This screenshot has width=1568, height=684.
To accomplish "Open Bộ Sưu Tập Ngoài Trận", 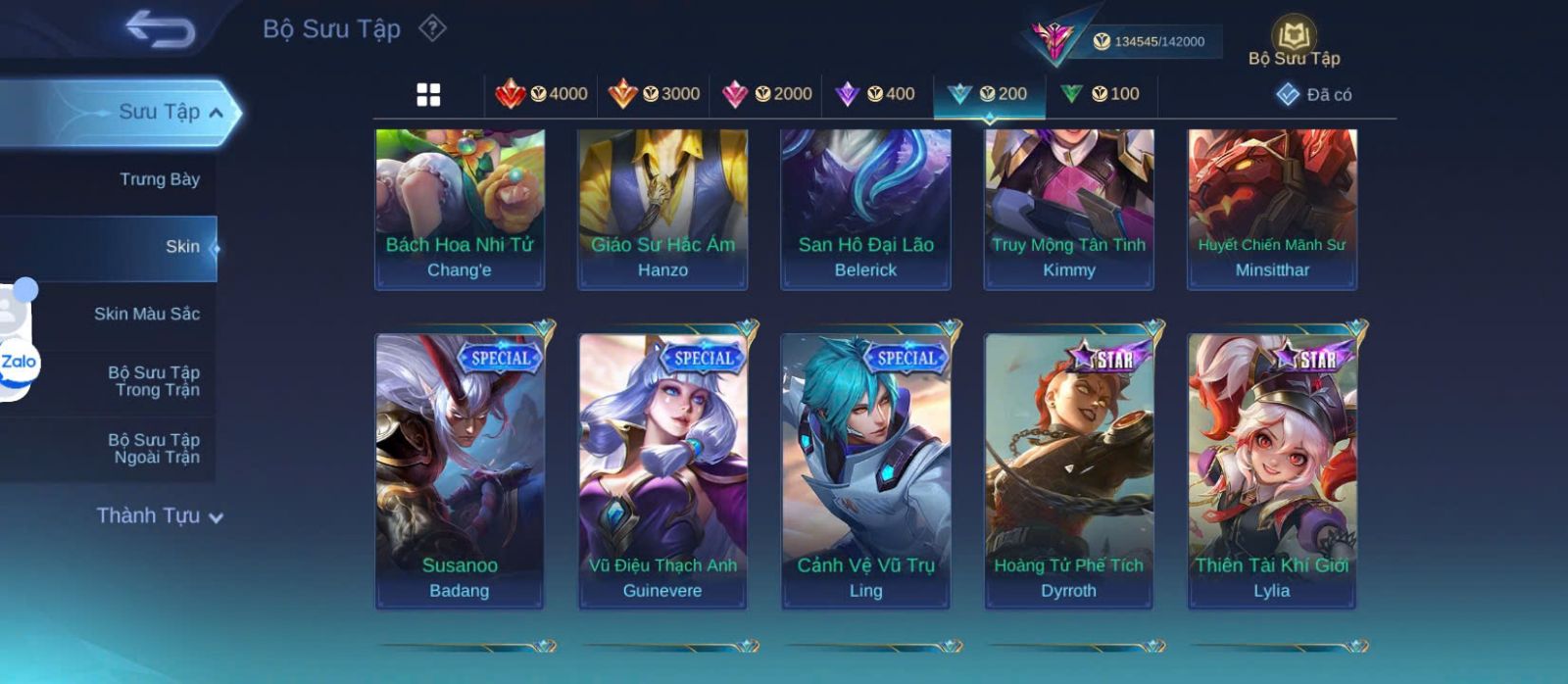I will pos(154,449).
